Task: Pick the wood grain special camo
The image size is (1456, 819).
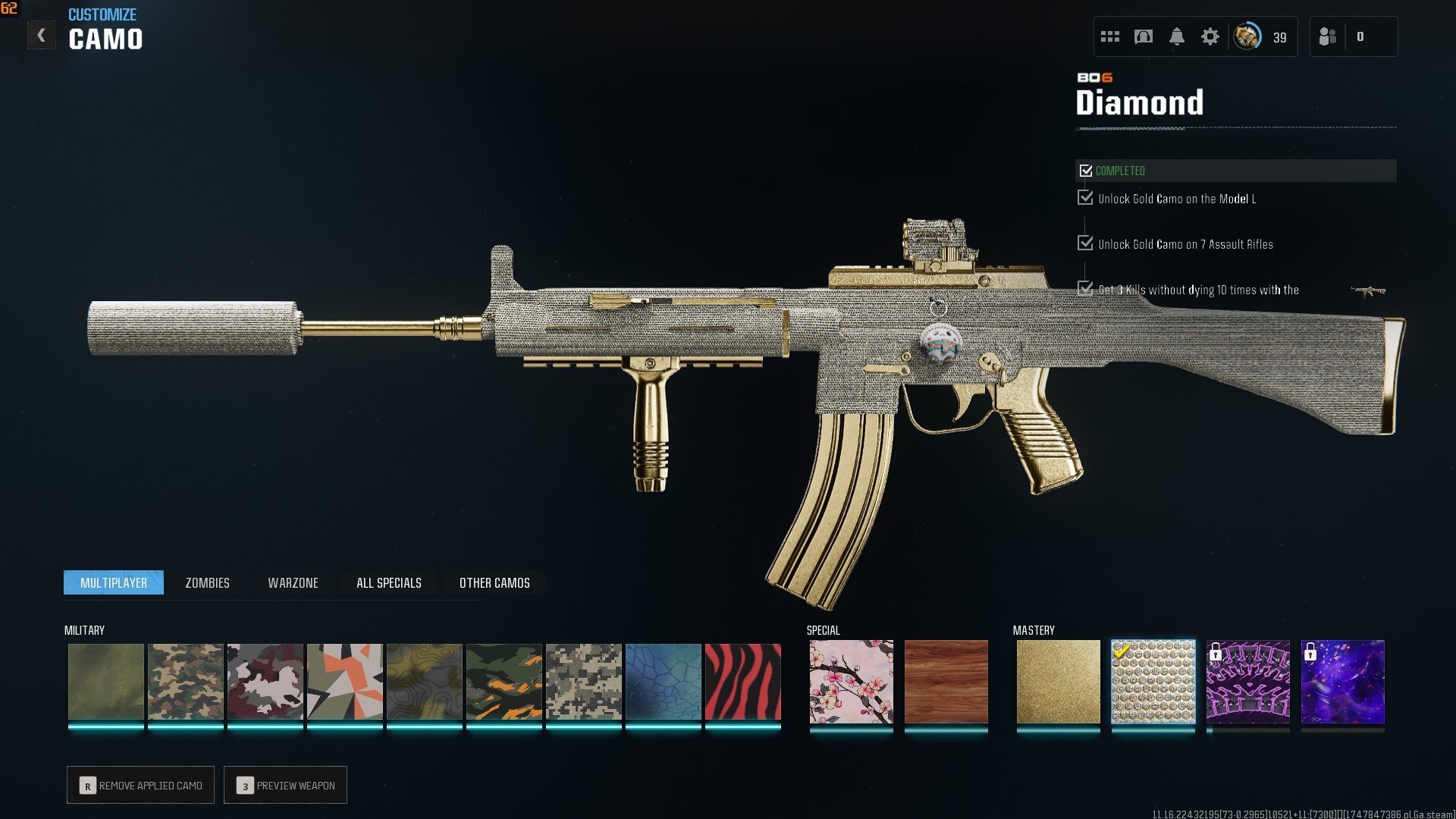Action: pos(946,681)
